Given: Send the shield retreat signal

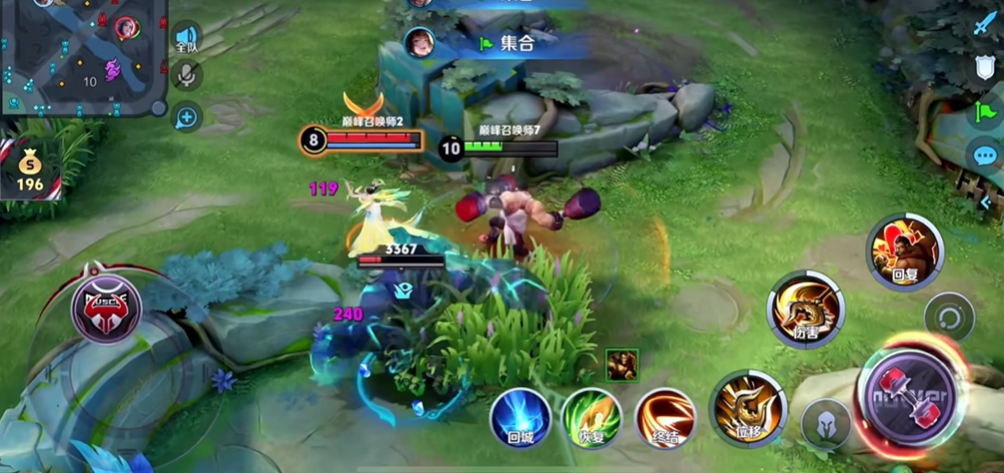Looking at the screenshot, I should [x=985, y=68].
